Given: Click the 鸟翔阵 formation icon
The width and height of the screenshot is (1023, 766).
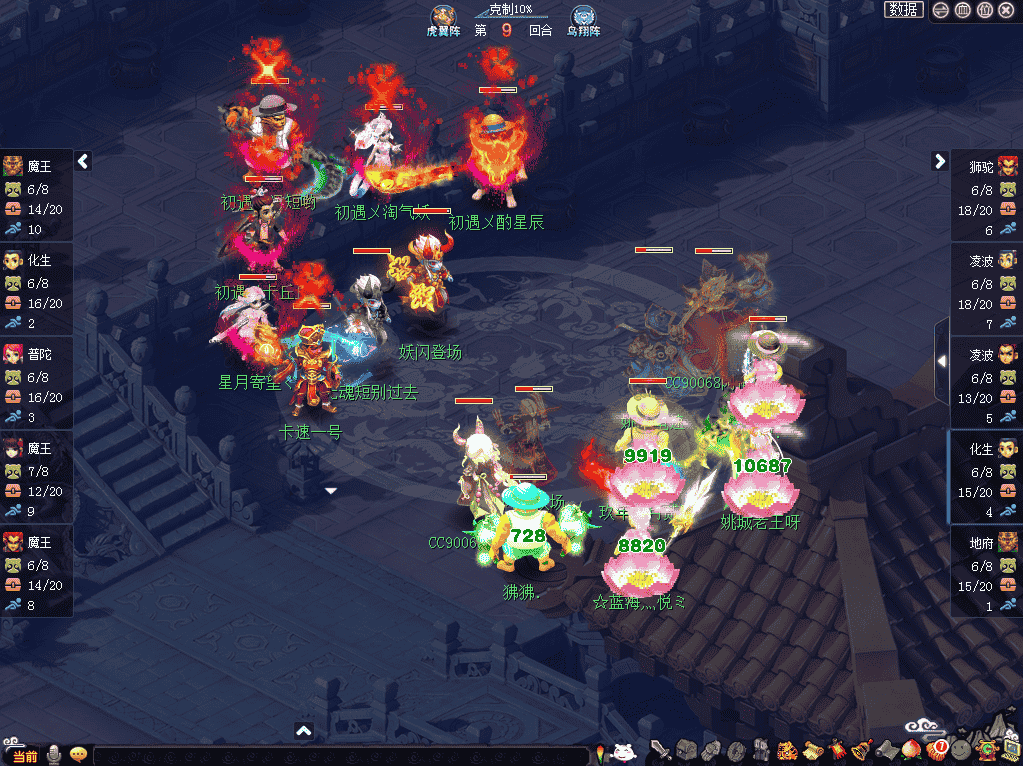Looking at the screenshot, I should (x=584, y=18).
